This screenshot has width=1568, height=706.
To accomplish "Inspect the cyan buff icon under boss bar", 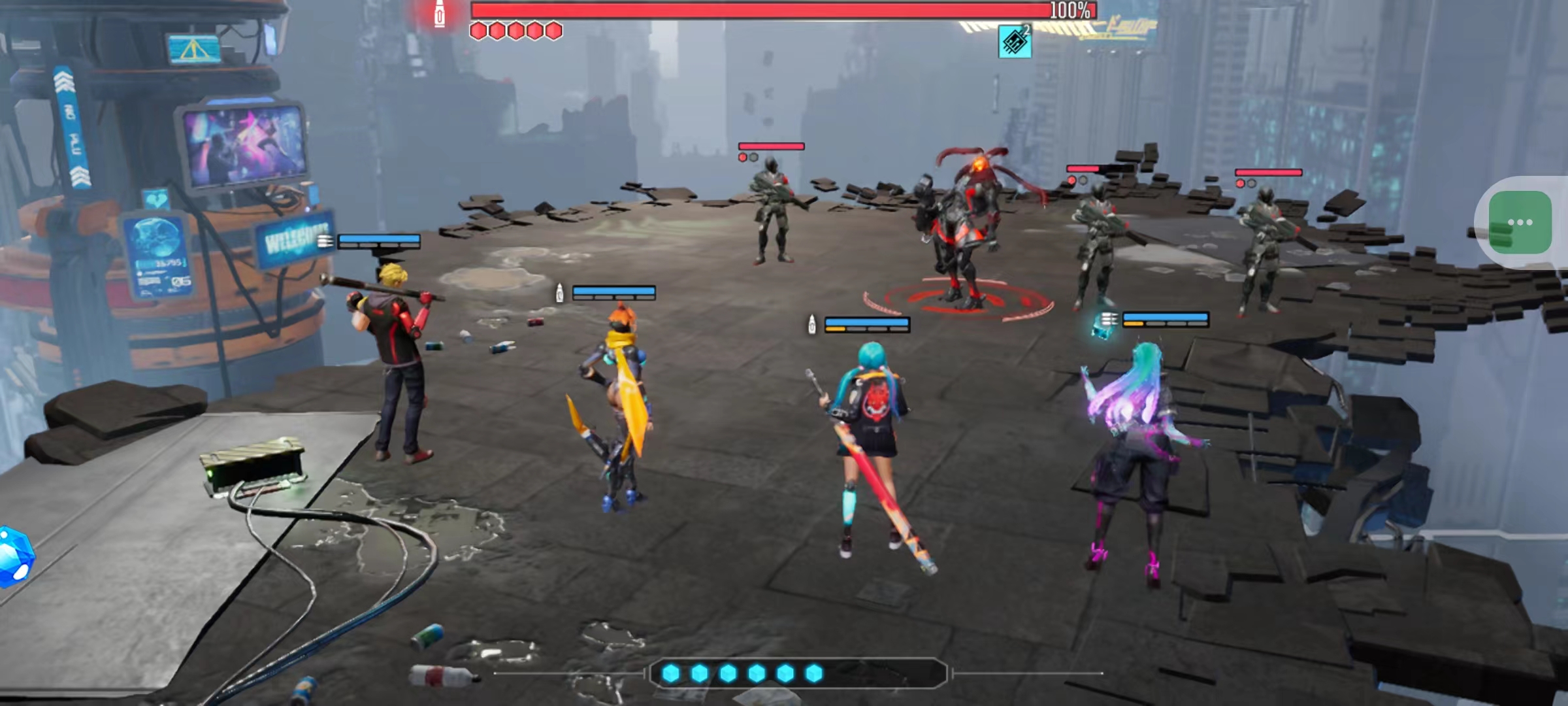I will [1014, 42].
